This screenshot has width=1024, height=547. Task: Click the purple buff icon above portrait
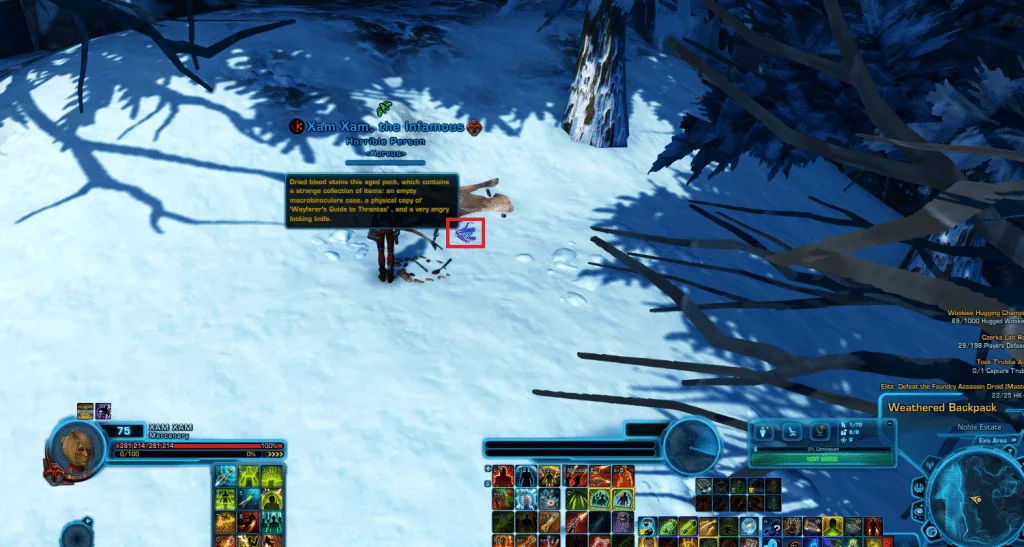click(x=103, y=410)
